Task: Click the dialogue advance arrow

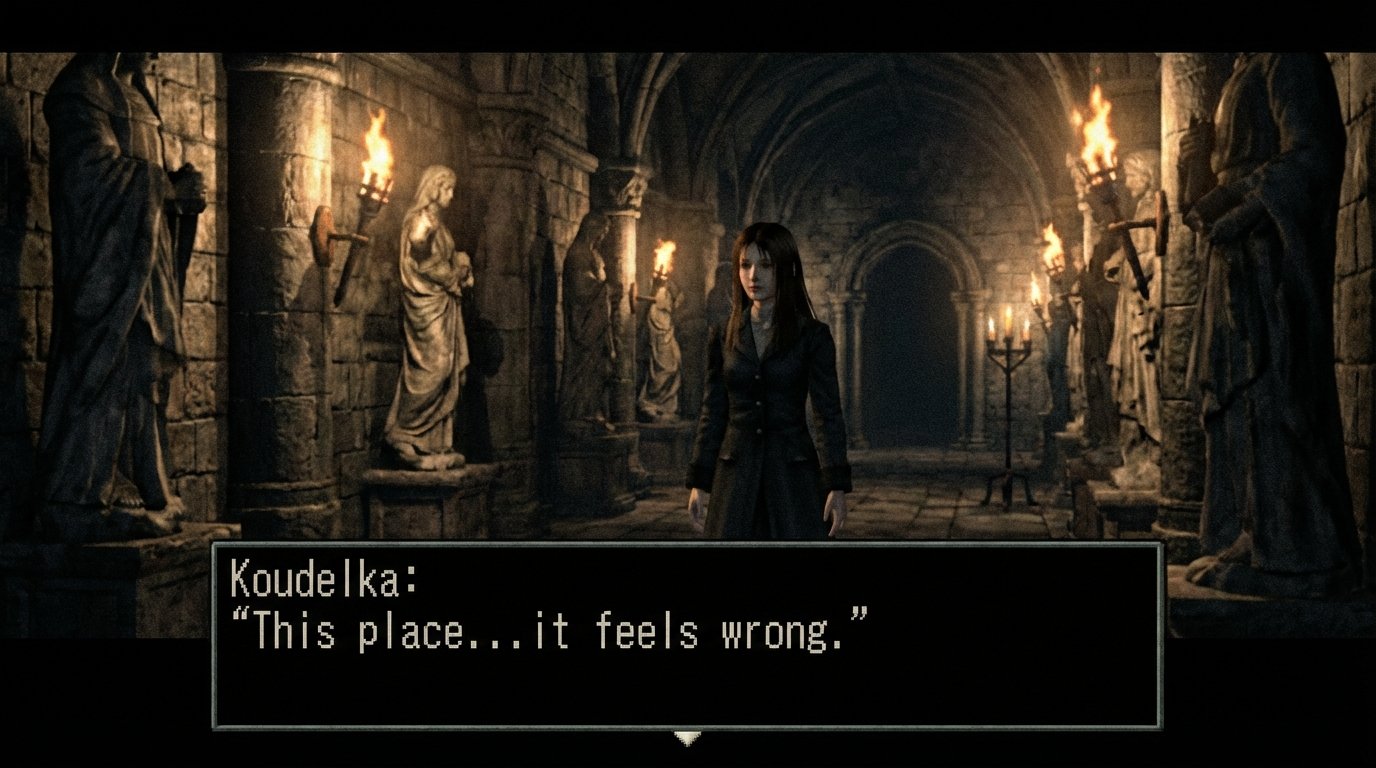Action: [x=688, y=737]
